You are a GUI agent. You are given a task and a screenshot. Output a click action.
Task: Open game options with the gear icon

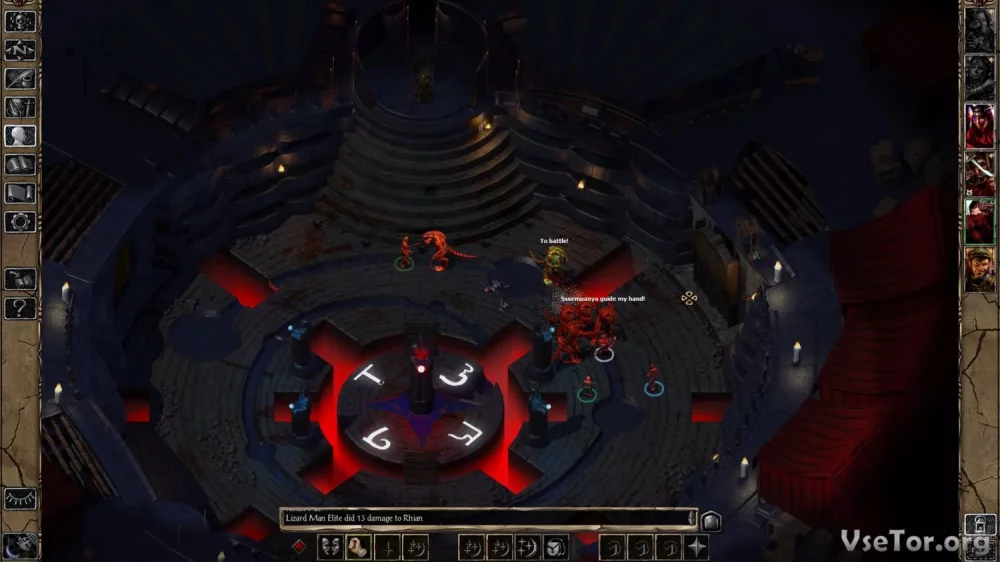pyautogui.click(x=20, y=222)
